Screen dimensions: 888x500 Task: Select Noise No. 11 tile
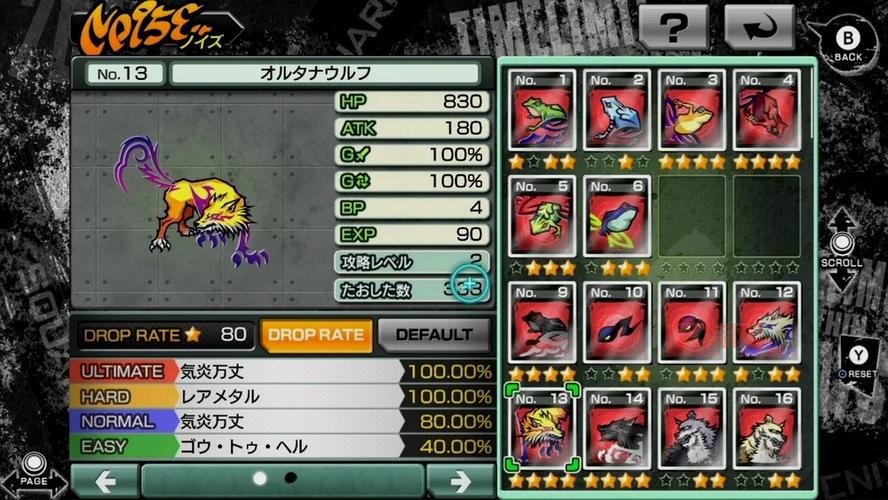point(692,323)
